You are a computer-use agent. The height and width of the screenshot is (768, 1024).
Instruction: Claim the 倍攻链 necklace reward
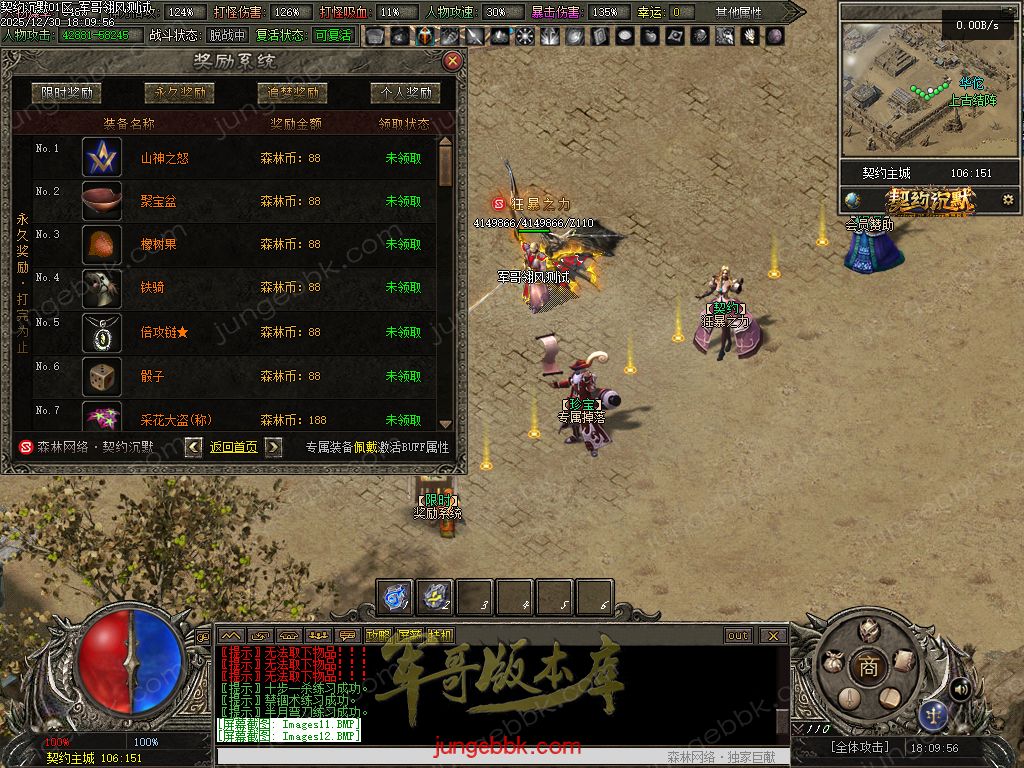pos(403,332)
